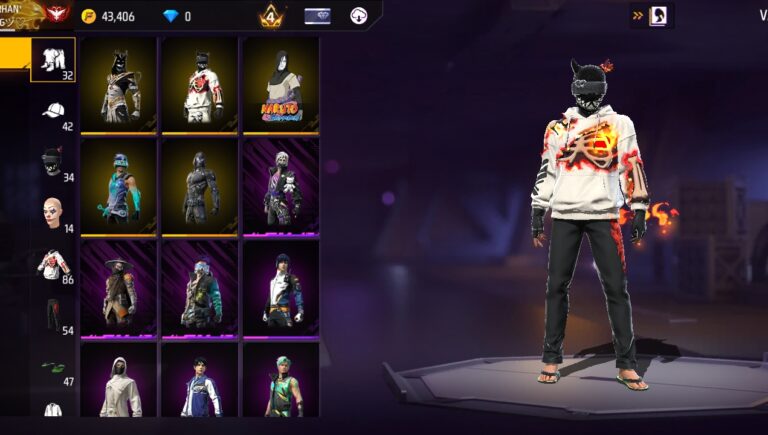Viewport: 768px width, 435px height.
Task: Switch to the face paint category tab
Action: pyautogui.click(x=53, y=214)
